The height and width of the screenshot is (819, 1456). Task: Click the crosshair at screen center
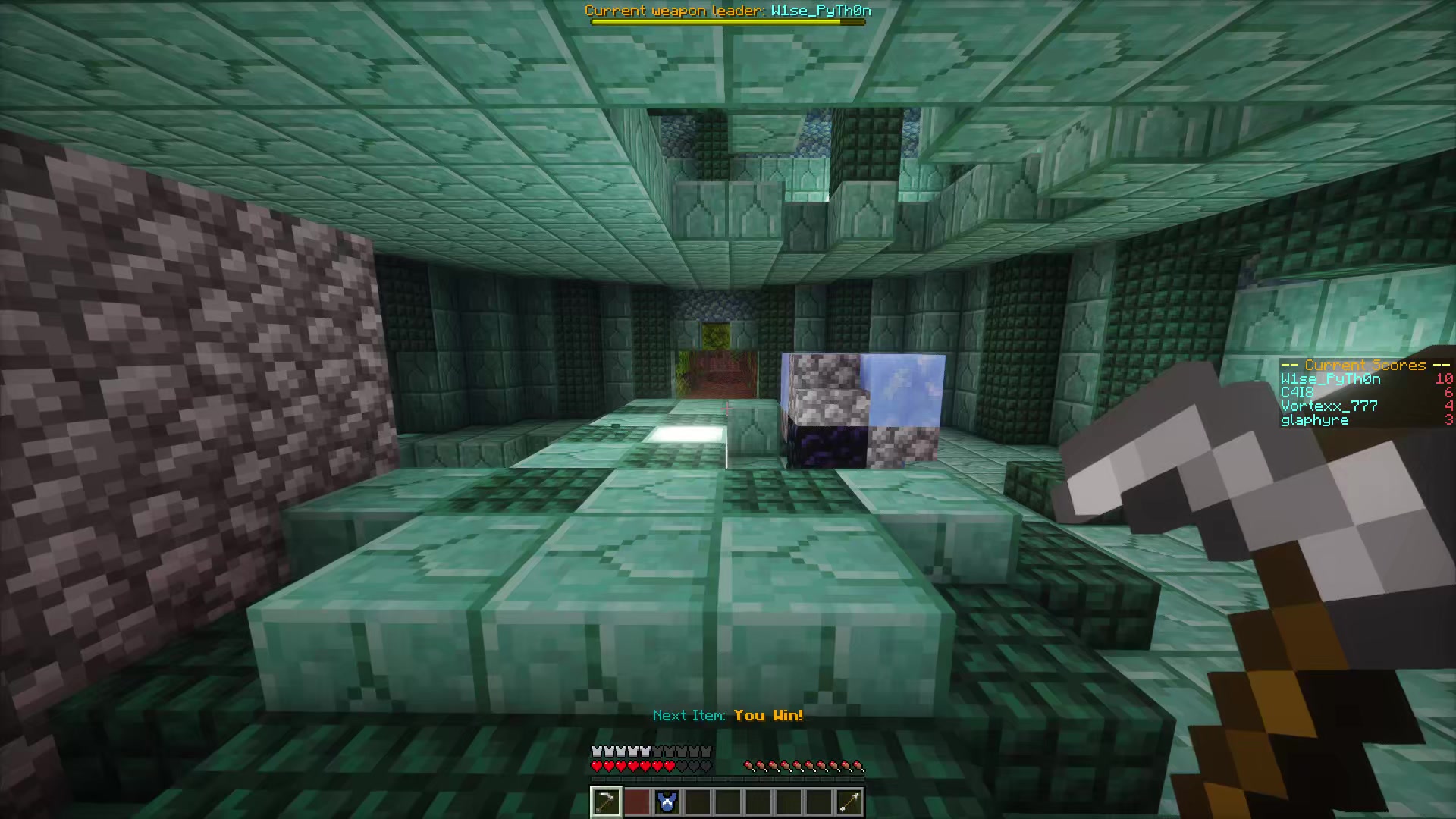(728, 409)
